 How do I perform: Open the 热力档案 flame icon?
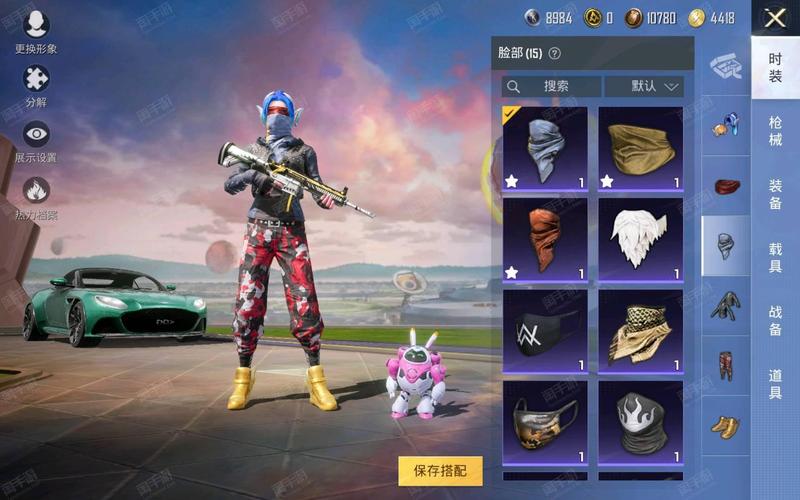coord(36,195)
